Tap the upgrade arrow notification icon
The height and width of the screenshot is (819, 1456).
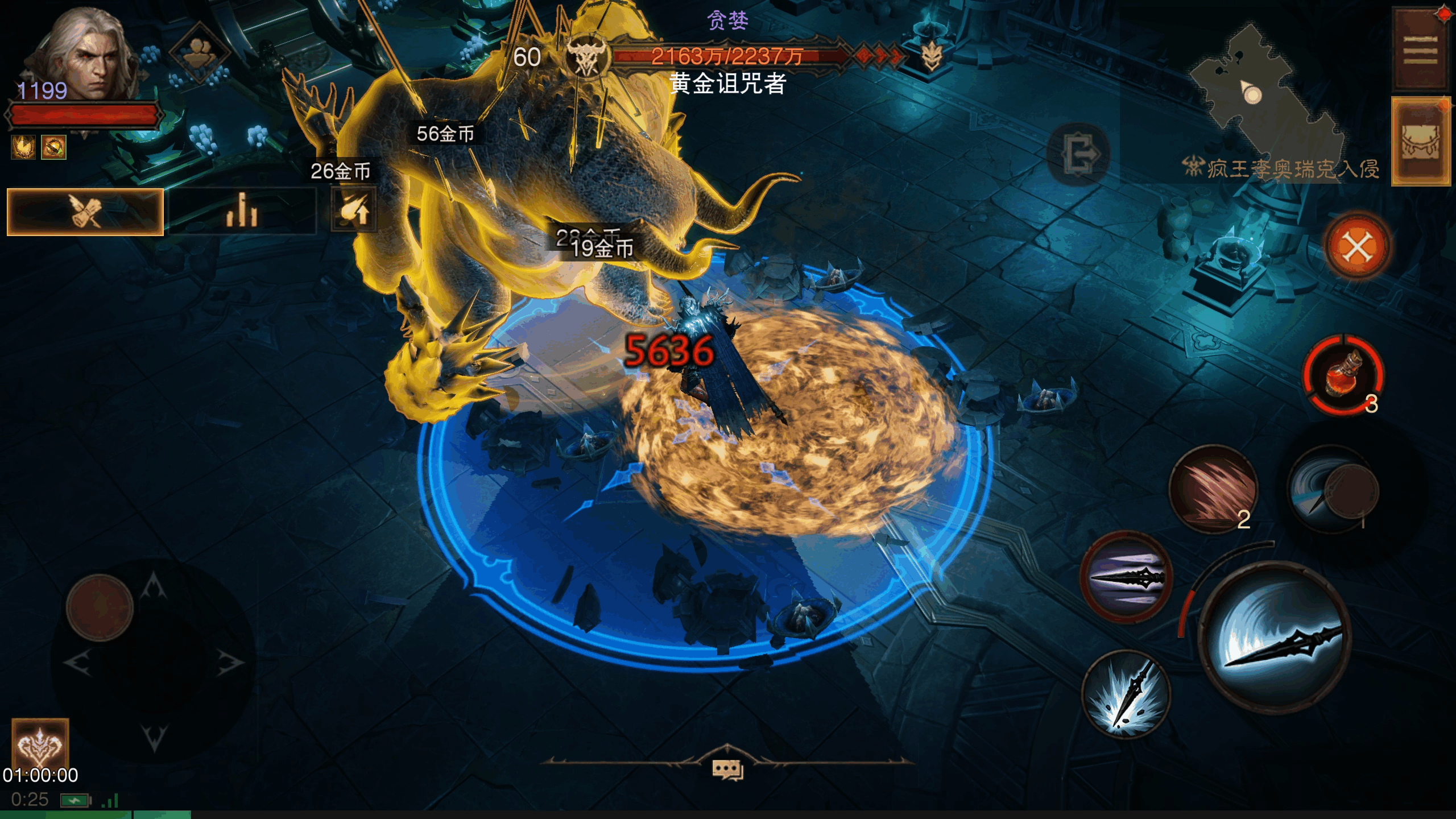[354, 210]
